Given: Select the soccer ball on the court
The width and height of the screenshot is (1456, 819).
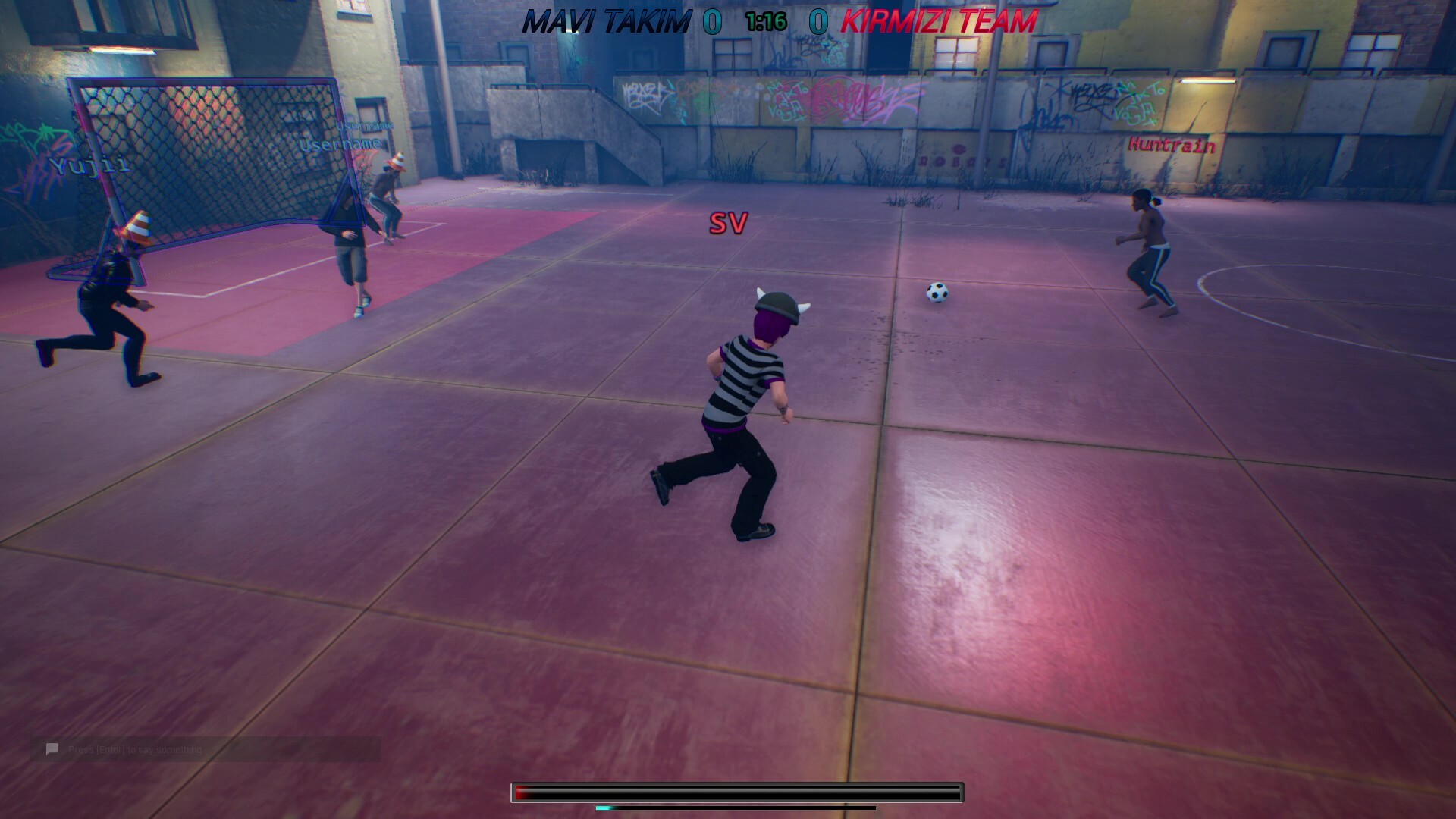Looking at the screenshot, I should coord(937,292).
